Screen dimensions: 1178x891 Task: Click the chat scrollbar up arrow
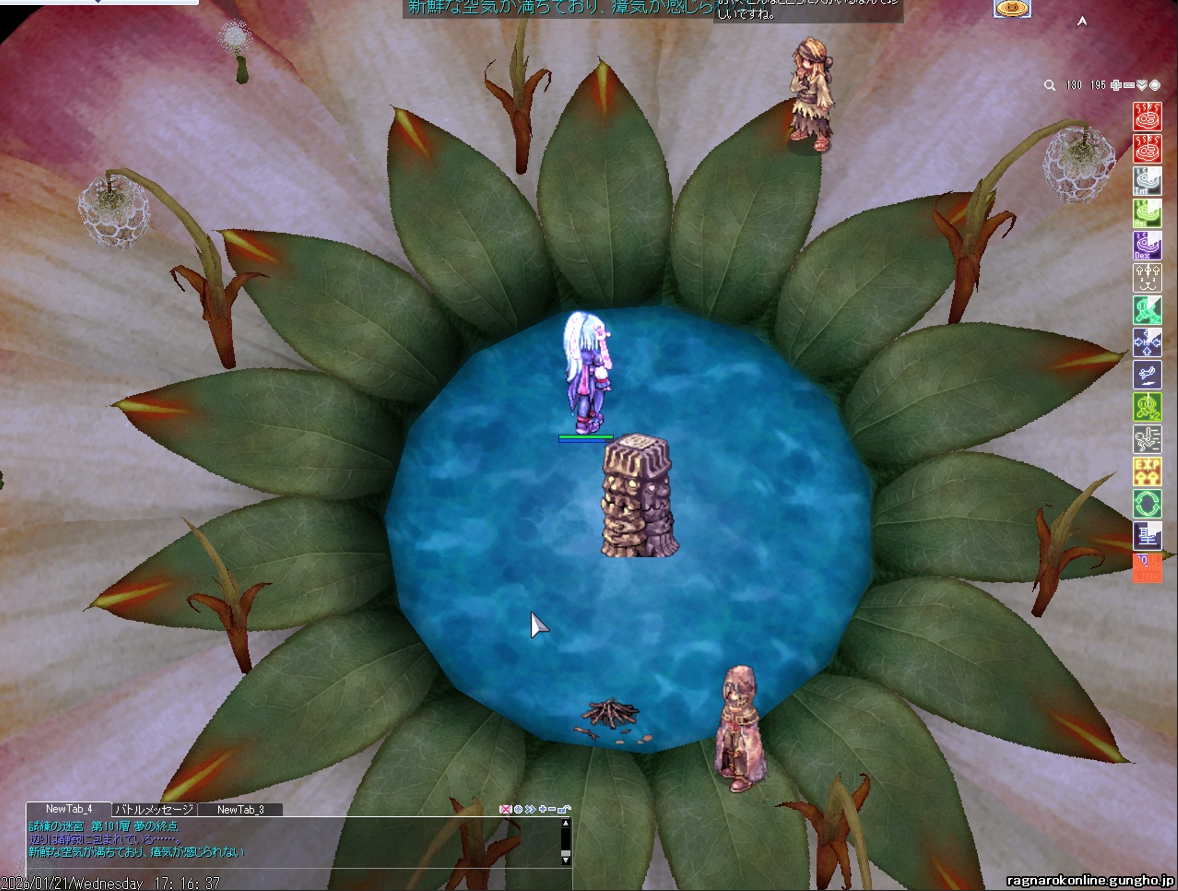(565, 825)
